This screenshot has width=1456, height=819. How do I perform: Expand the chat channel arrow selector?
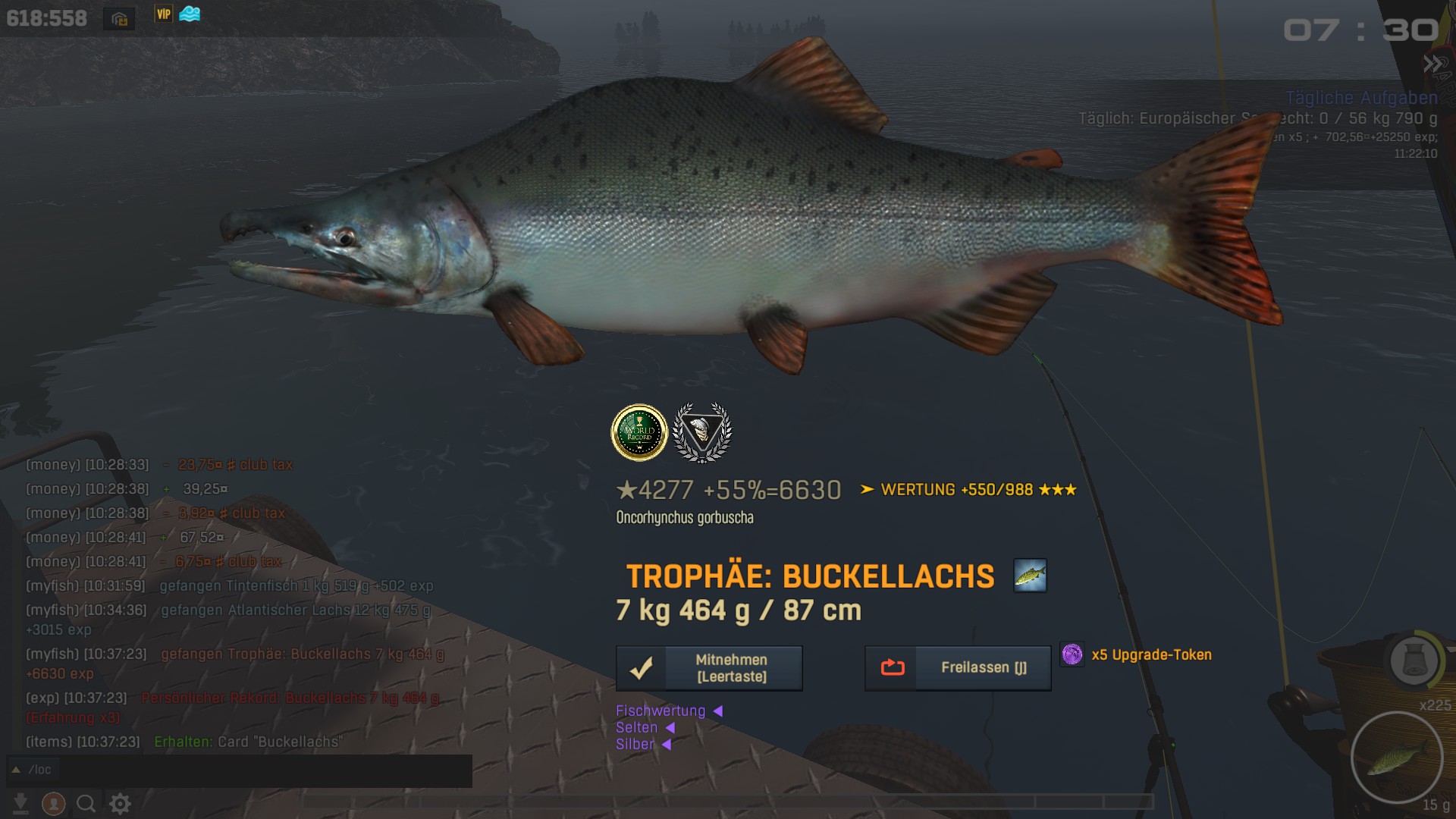16,770
